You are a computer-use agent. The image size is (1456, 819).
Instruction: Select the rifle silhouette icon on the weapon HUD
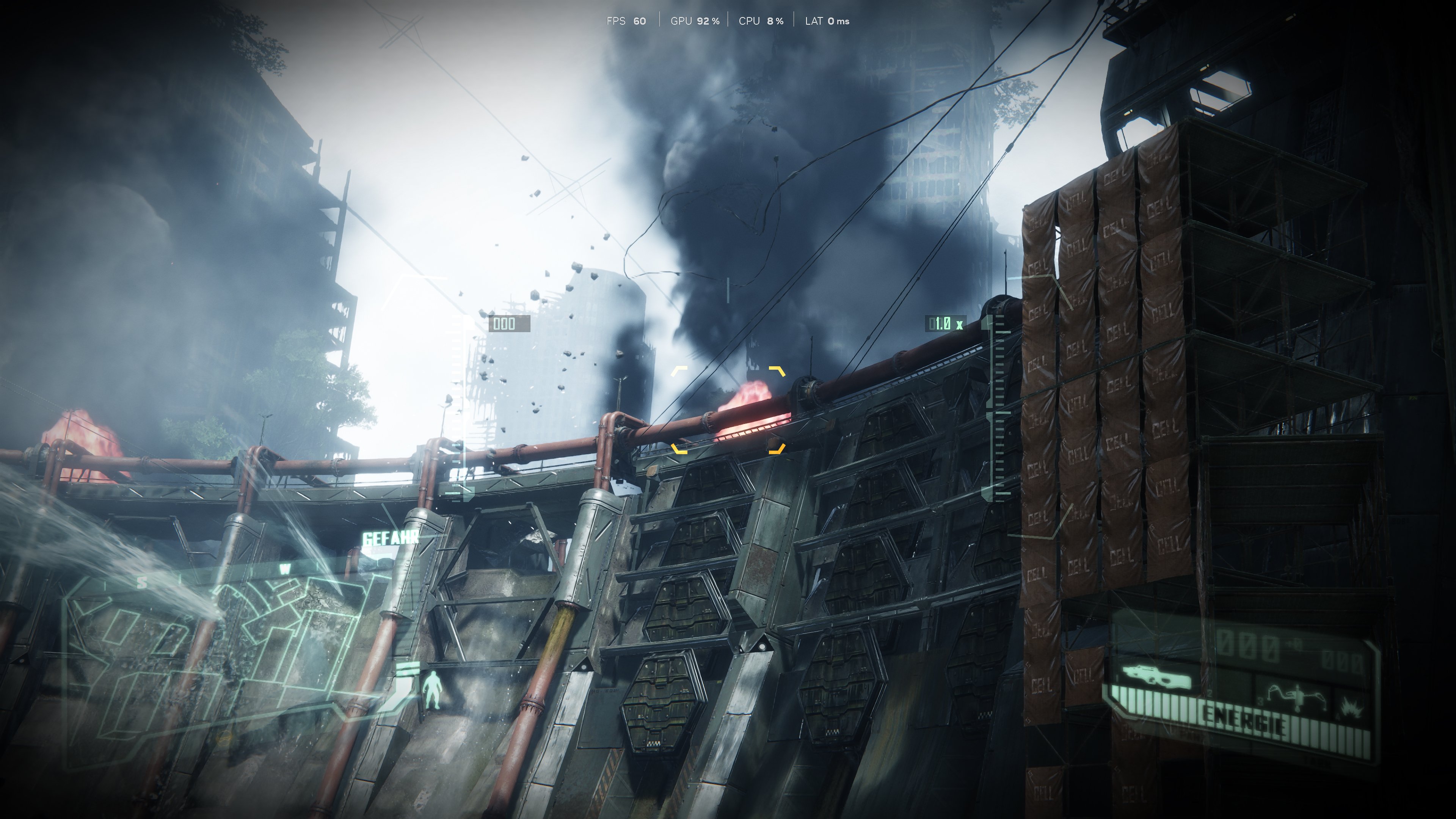1155,676
